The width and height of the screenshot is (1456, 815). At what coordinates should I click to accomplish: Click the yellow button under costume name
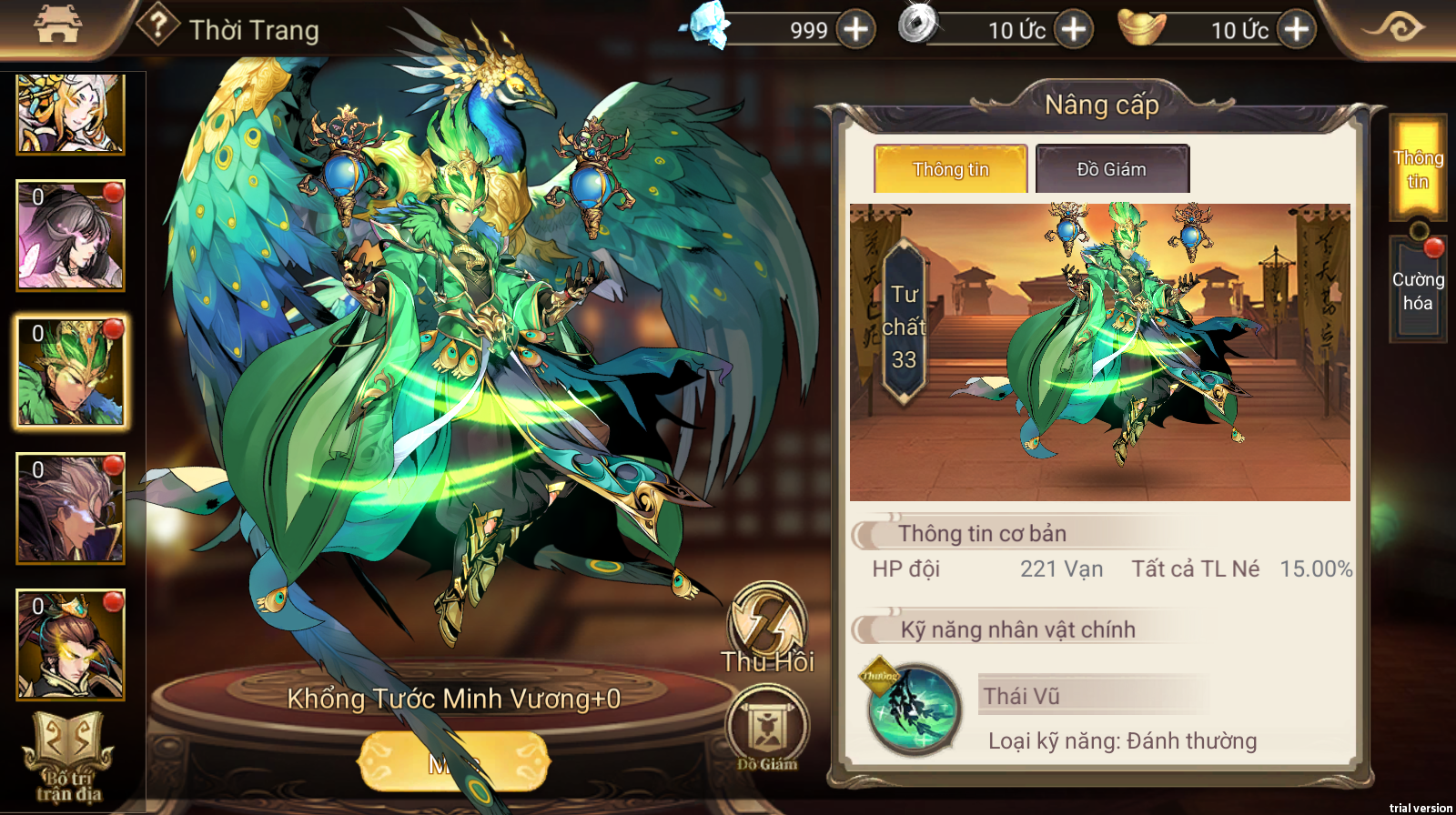pyautogui.click(x=453, y=762)
